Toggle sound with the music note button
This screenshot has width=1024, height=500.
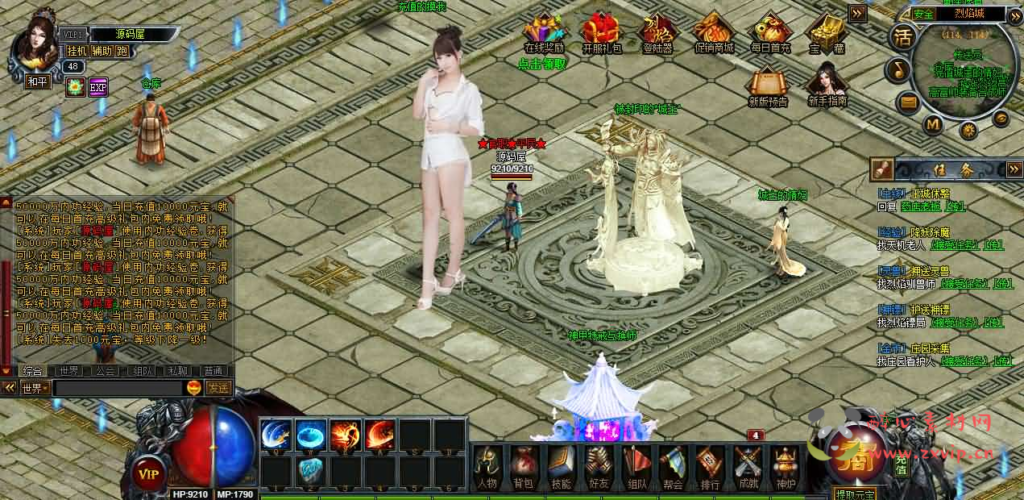tap(898, 70)
